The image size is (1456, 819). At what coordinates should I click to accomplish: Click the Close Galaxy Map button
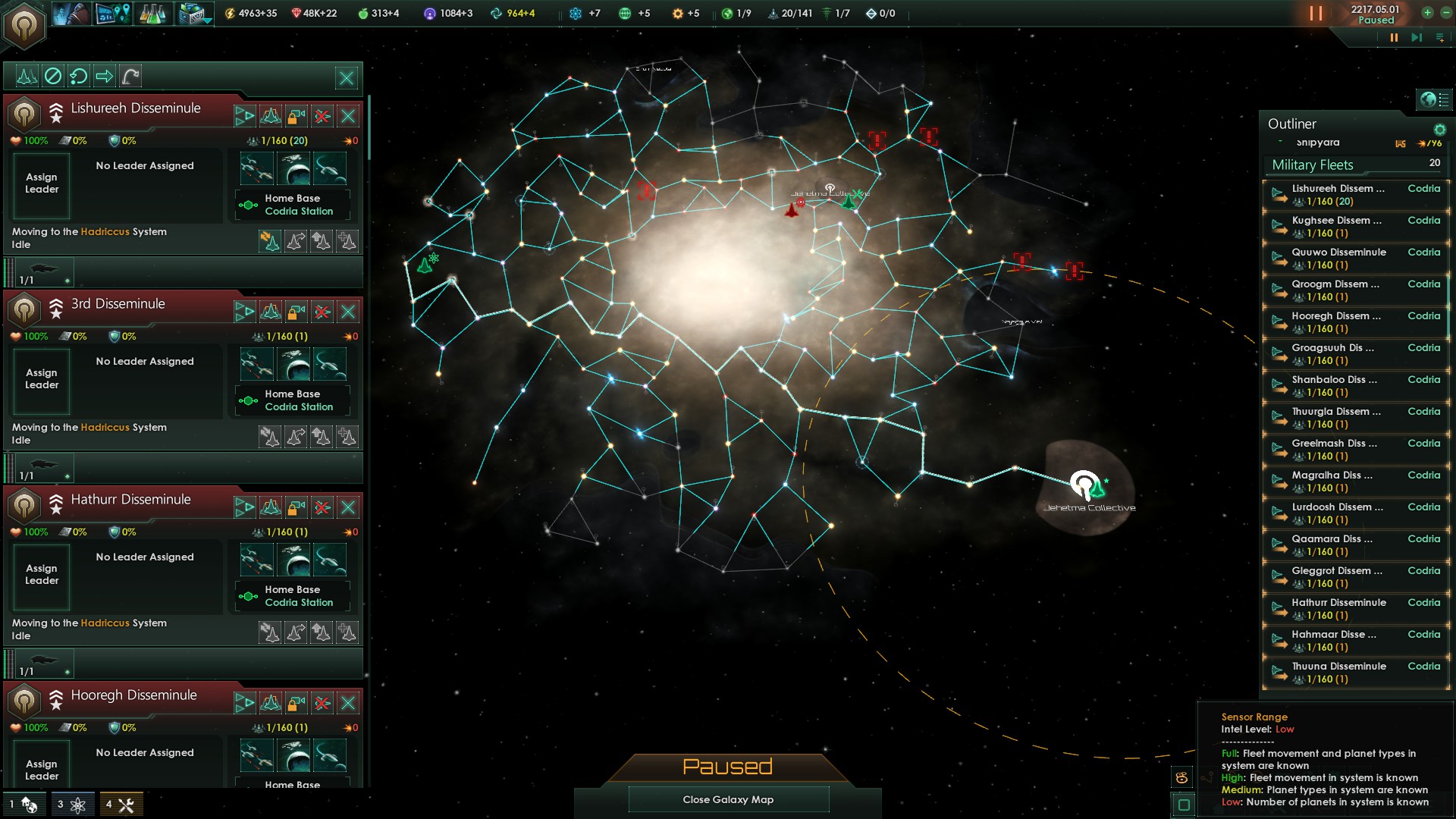coord(728,799)
